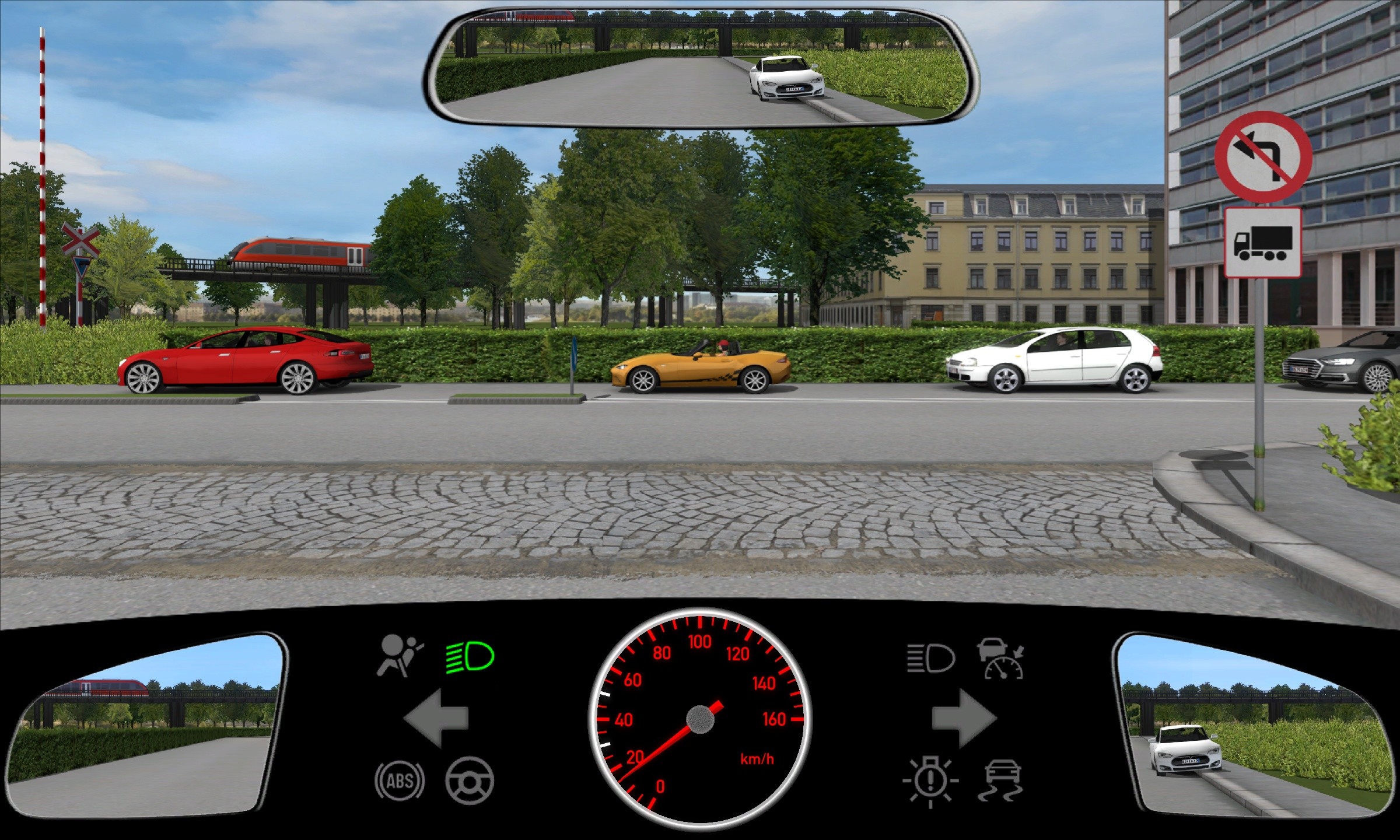
Task: Click the steering wheel warning icon
Action: tap(470, 780)
